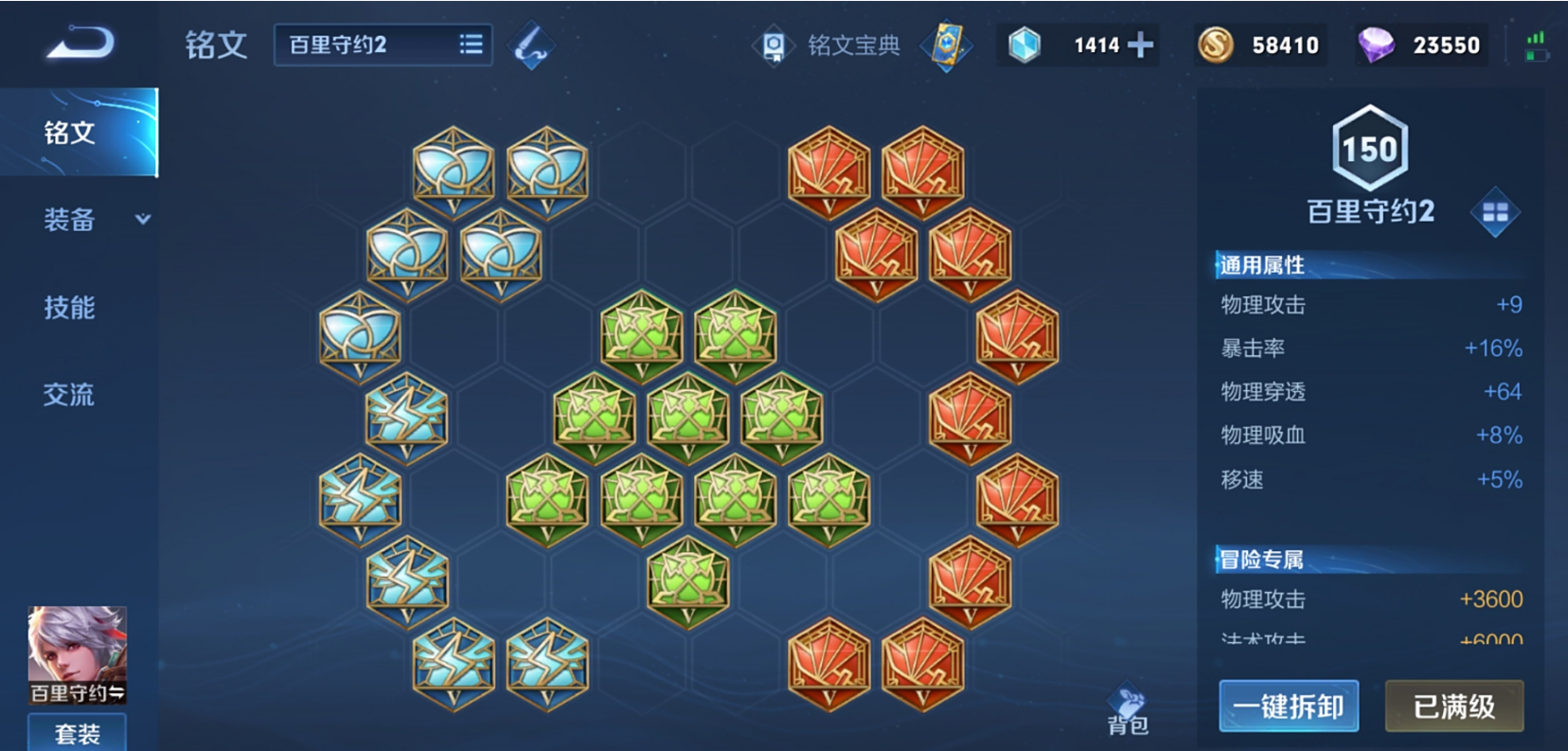The image size is (1568, 751).
Task: Switch to the 铭文 tab
Action: [70, 133]
